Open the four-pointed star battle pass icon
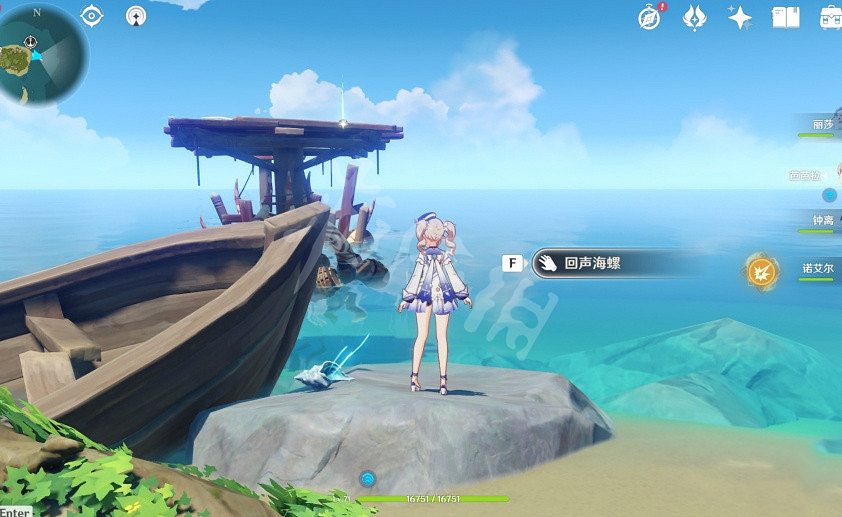Viewport: 842px width, 517px height. click(x=740, y=17)
